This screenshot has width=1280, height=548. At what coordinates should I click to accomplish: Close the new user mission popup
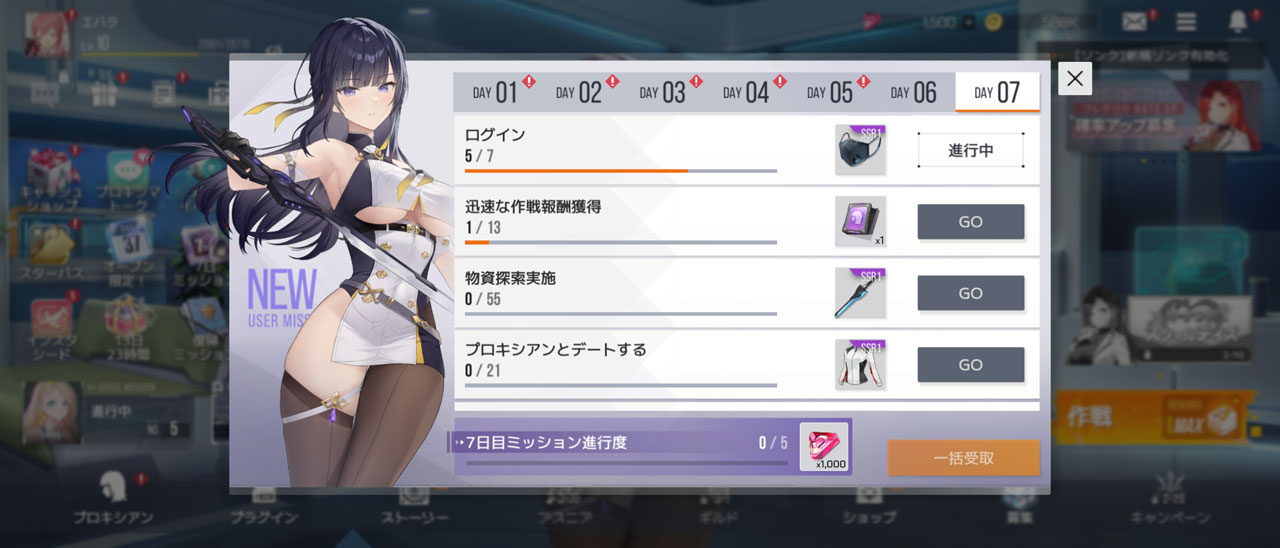point(1075,79)
